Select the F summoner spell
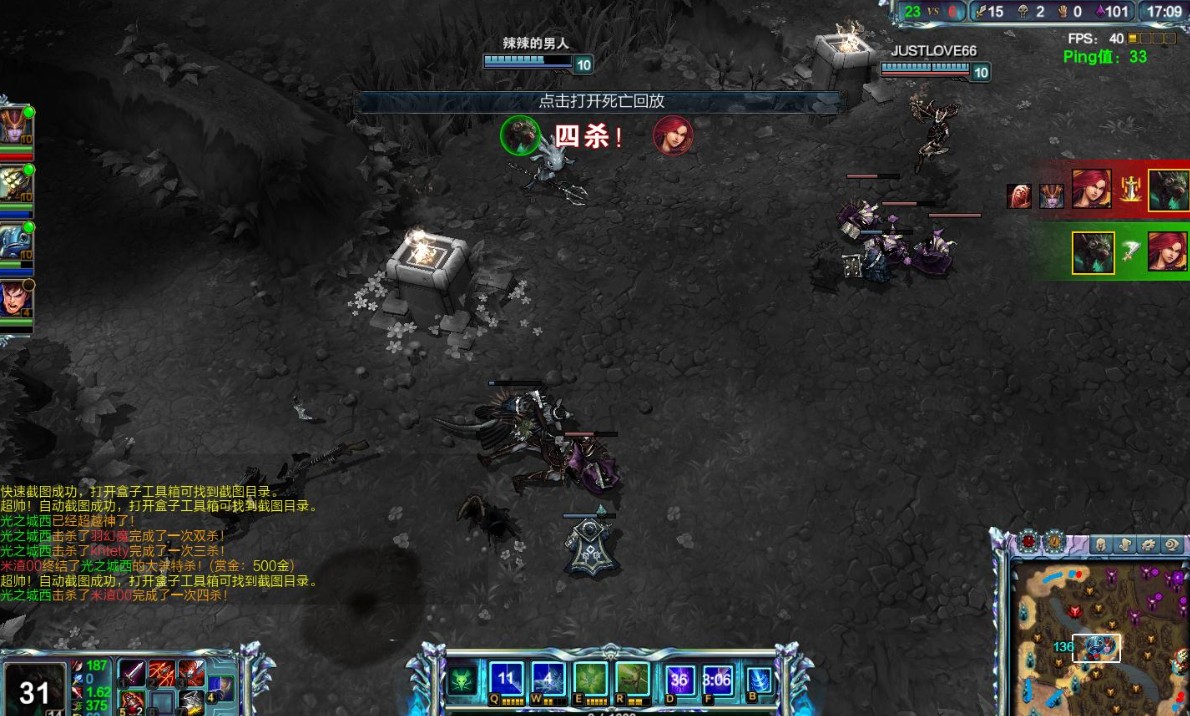This screenshot has width=1190, height=716. tap(717, 680)
